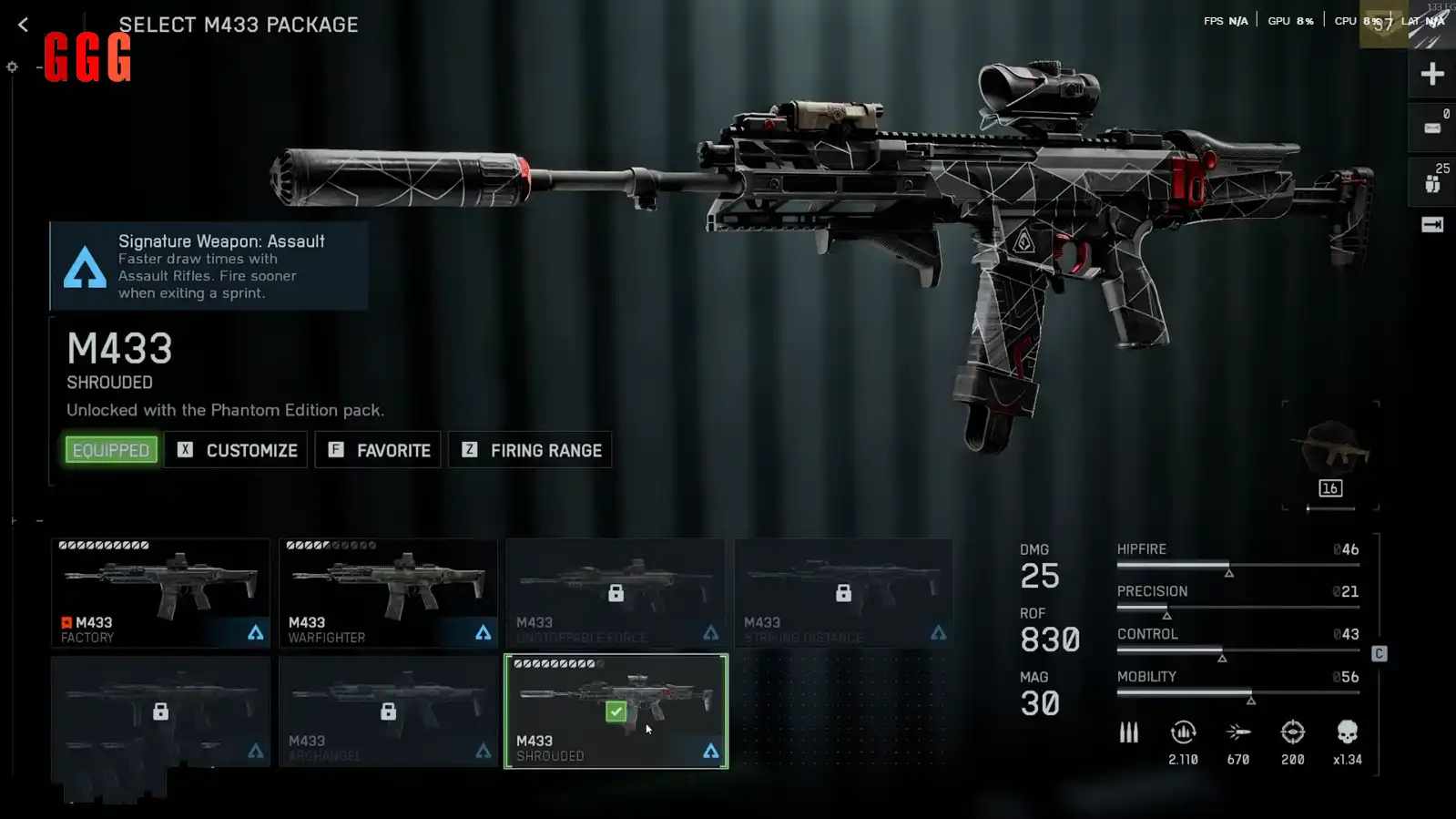
Task: Open the friends icon showing 25
Action: [1432, 181]
